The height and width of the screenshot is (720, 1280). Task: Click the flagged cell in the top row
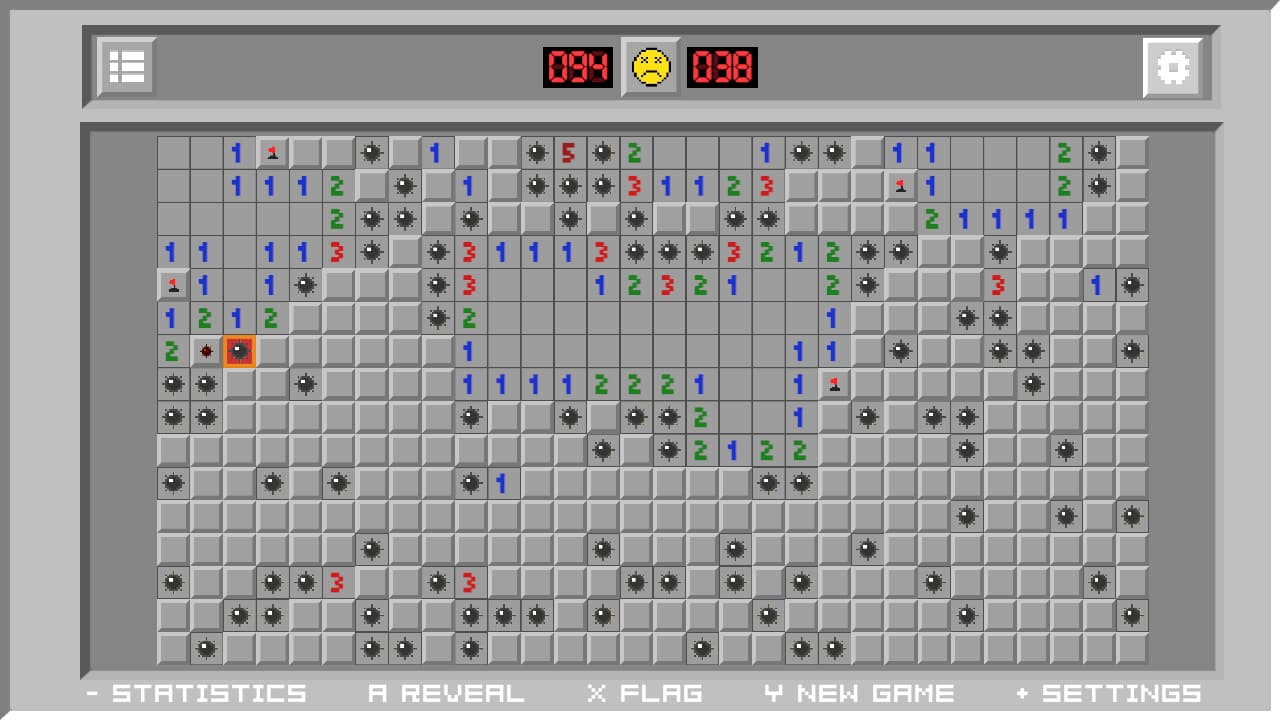coord(272,153)
